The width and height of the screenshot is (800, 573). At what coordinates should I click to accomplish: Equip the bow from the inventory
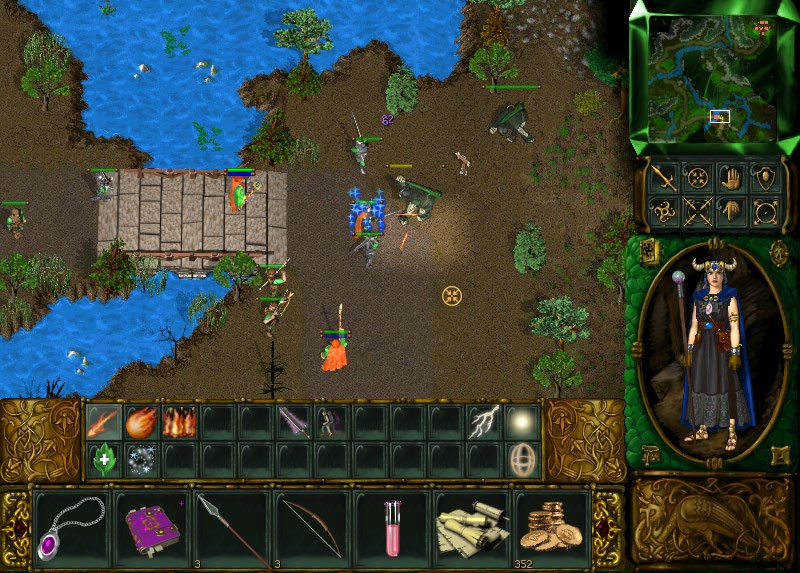pos(310,528)
